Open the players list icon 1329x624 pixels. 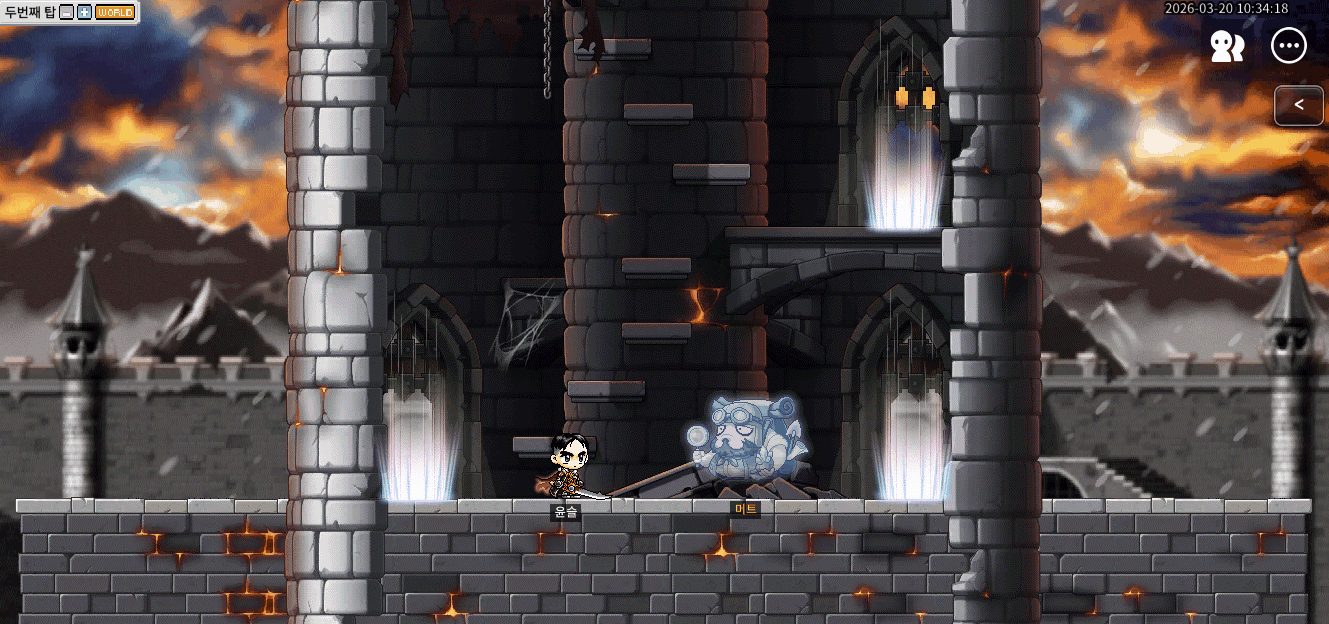[x=1226, y=46]
